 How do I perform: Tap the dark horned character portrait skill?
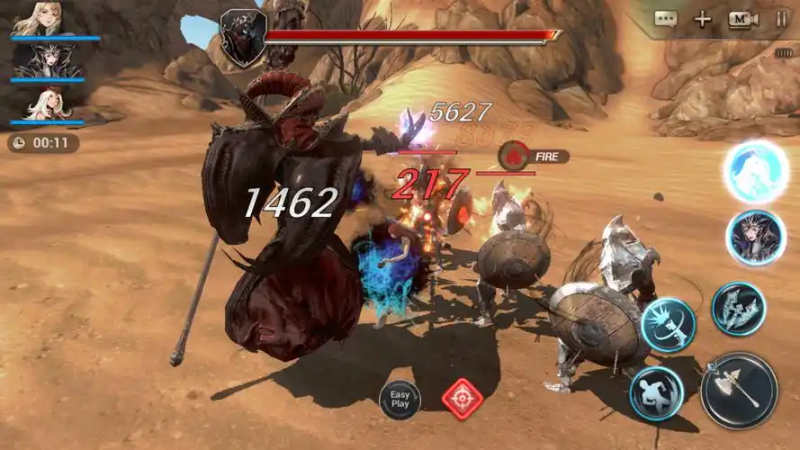[756, 238]
